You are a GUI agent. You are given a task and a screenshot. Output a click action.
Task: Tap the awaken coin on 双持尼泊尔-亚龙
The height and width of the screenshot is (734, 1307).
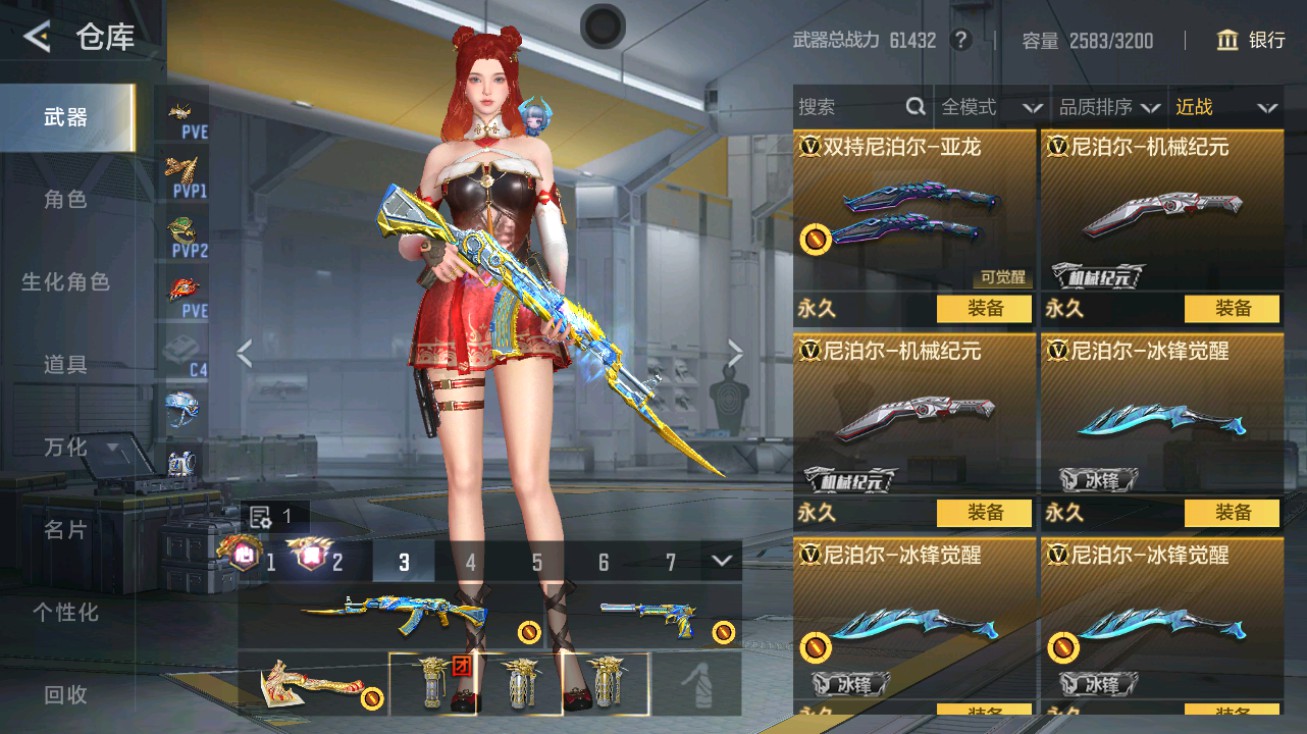click(x=817, y=239)
